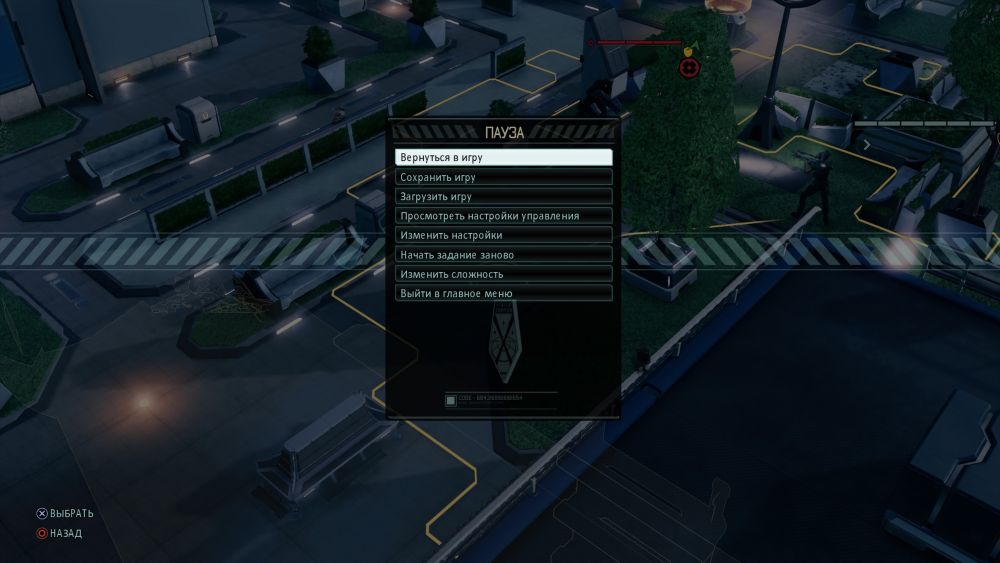Choose 'Сохранить игру' in pause menu
This screenshot has width=1000, height=563.
point(503,177)
